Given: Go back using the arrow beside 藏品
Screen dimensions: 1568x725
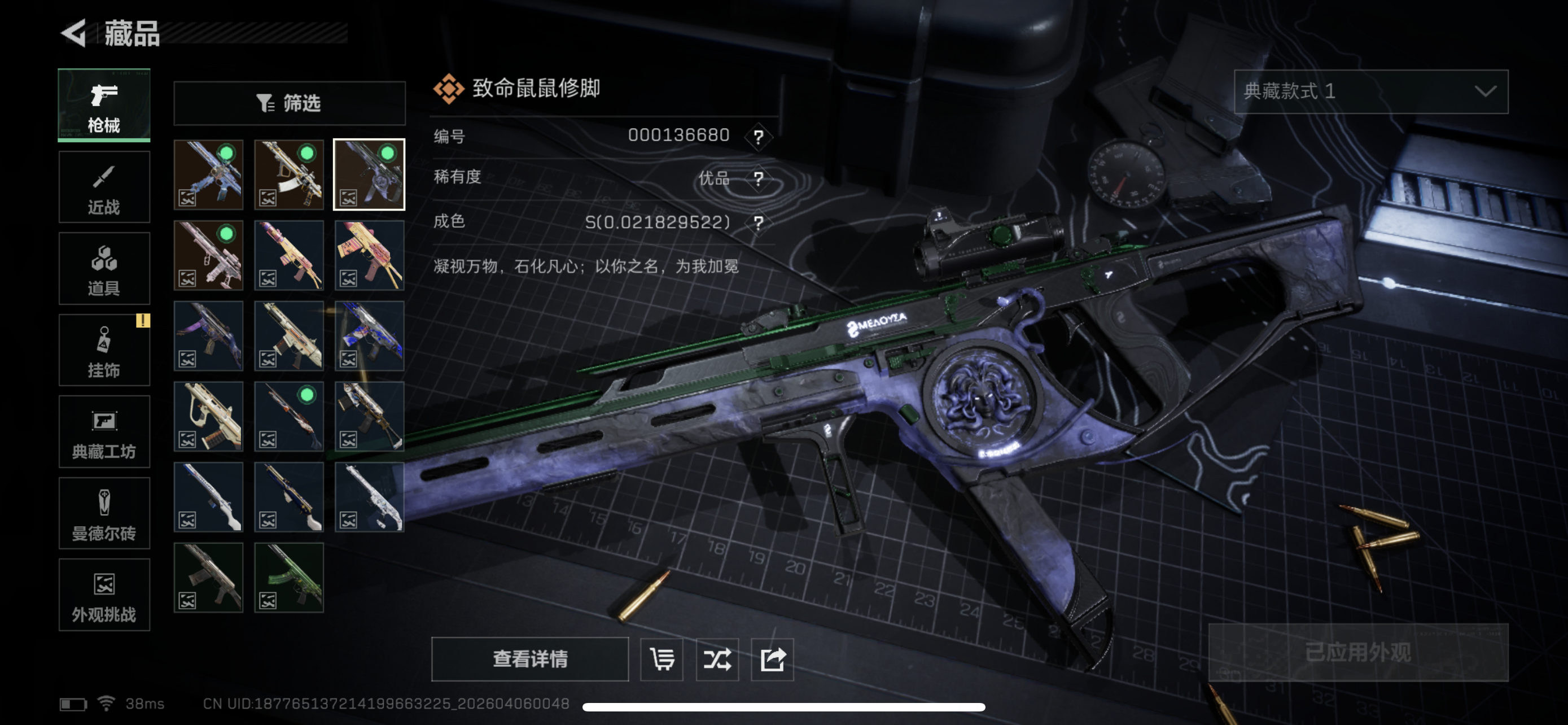Looking at the screenshot, I should point(75,33).
